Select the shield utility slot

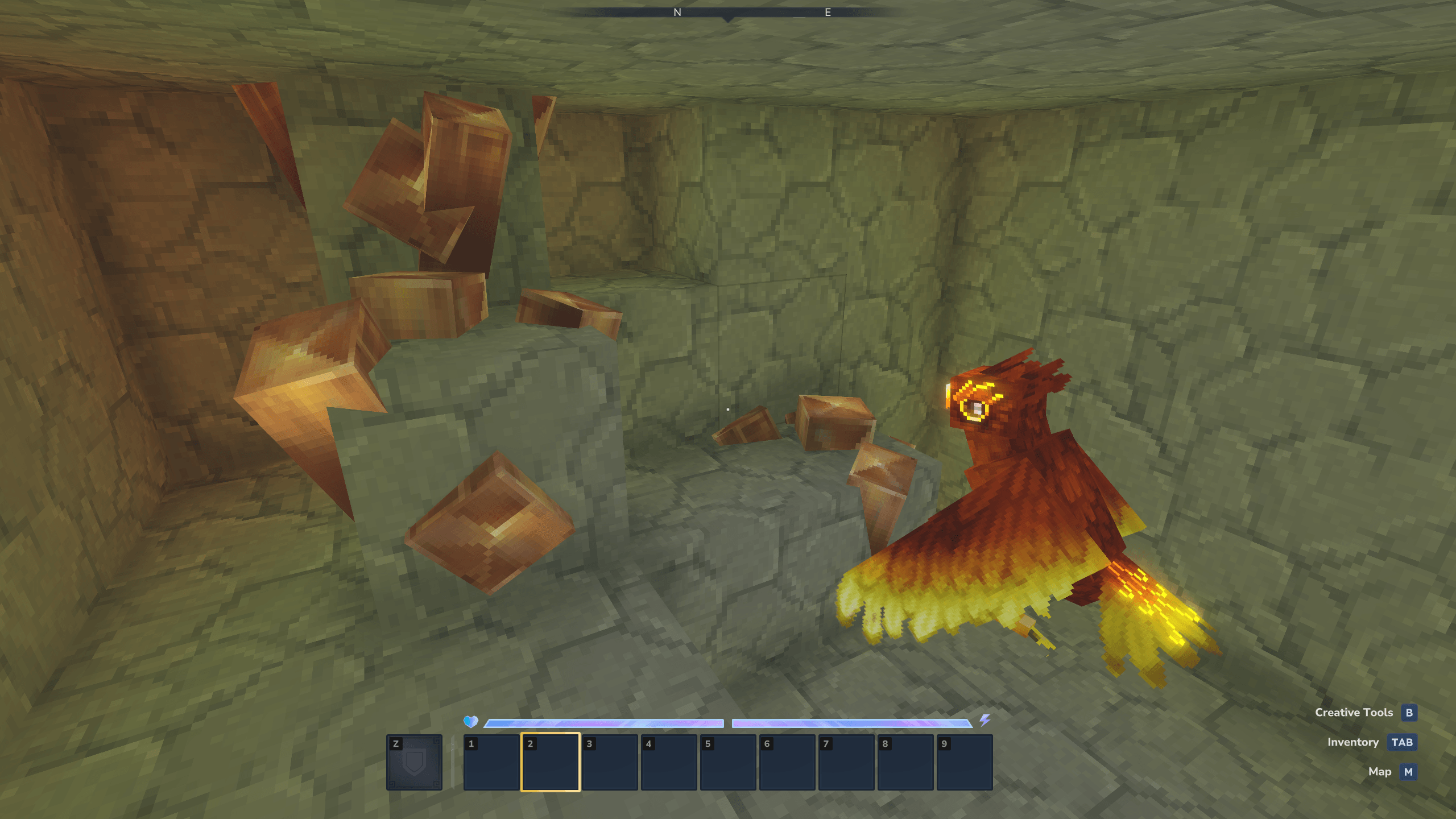pos(414,762)
